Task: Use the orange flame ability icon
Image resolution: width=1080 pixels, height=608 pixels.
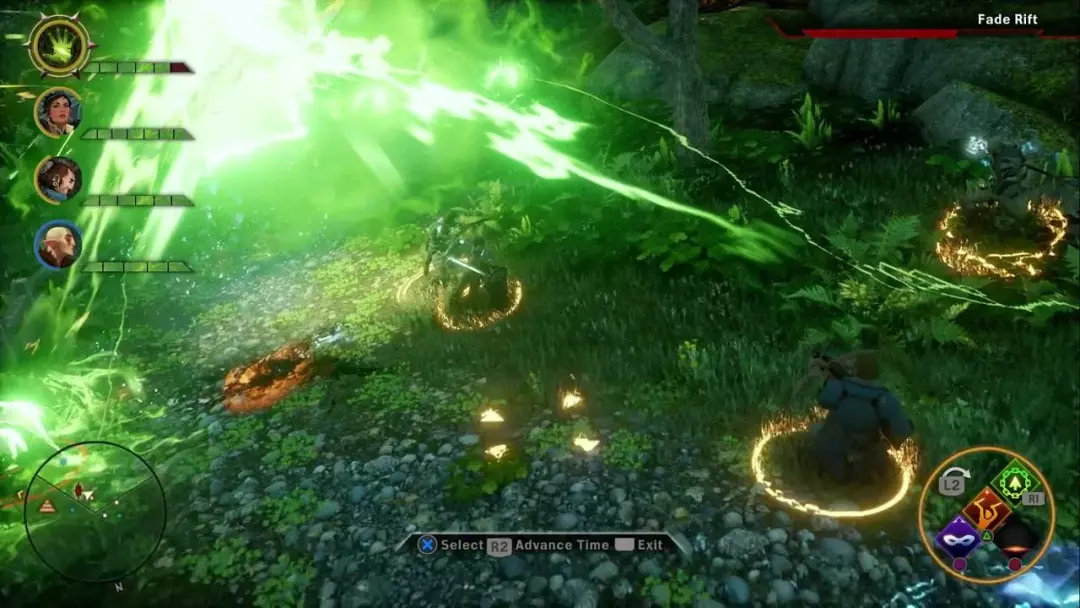Action: click(x=986, y=508)
